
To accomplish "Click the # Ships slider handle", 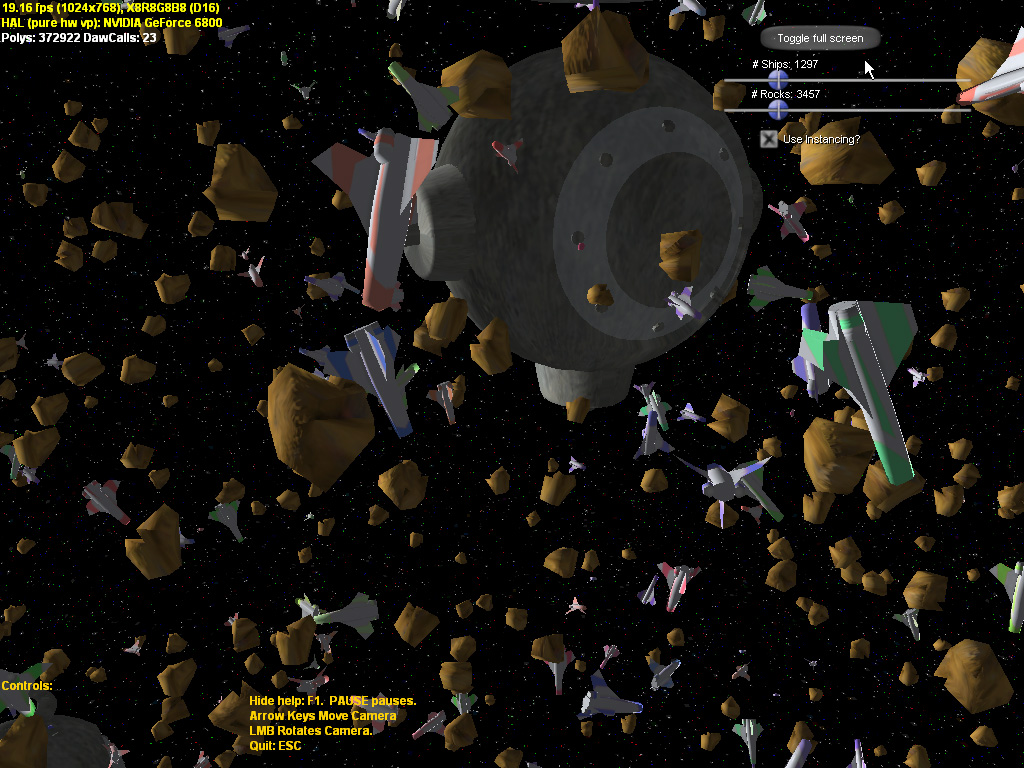I will click(x=778, y=79).
